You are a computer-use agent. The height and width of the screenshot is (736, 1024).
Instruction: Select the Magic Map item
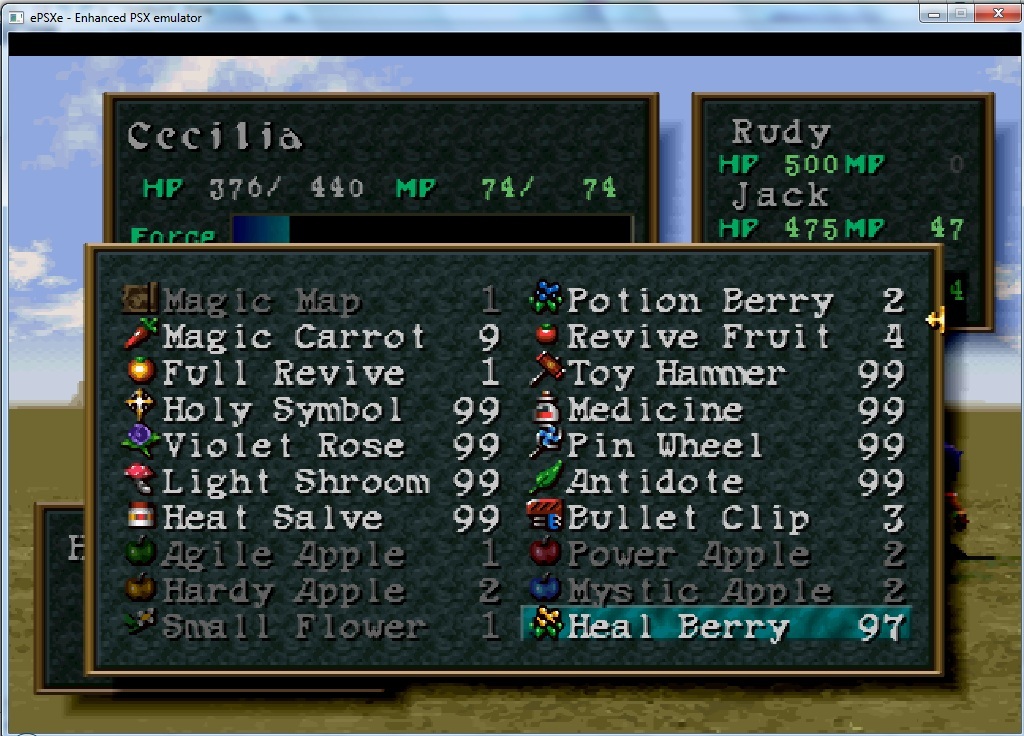262,300
